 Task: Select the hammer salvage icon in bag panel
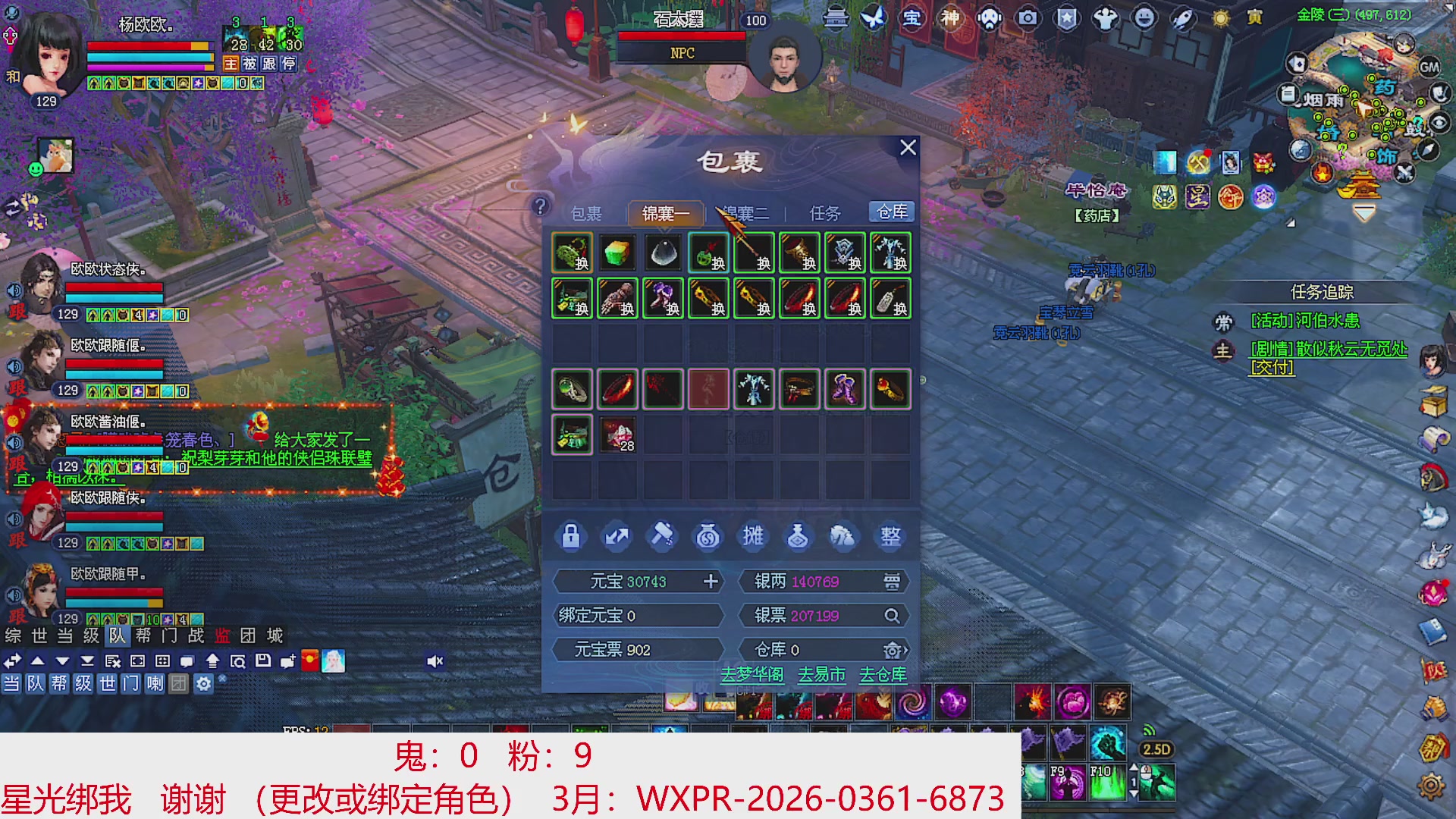tap(662, 536)
